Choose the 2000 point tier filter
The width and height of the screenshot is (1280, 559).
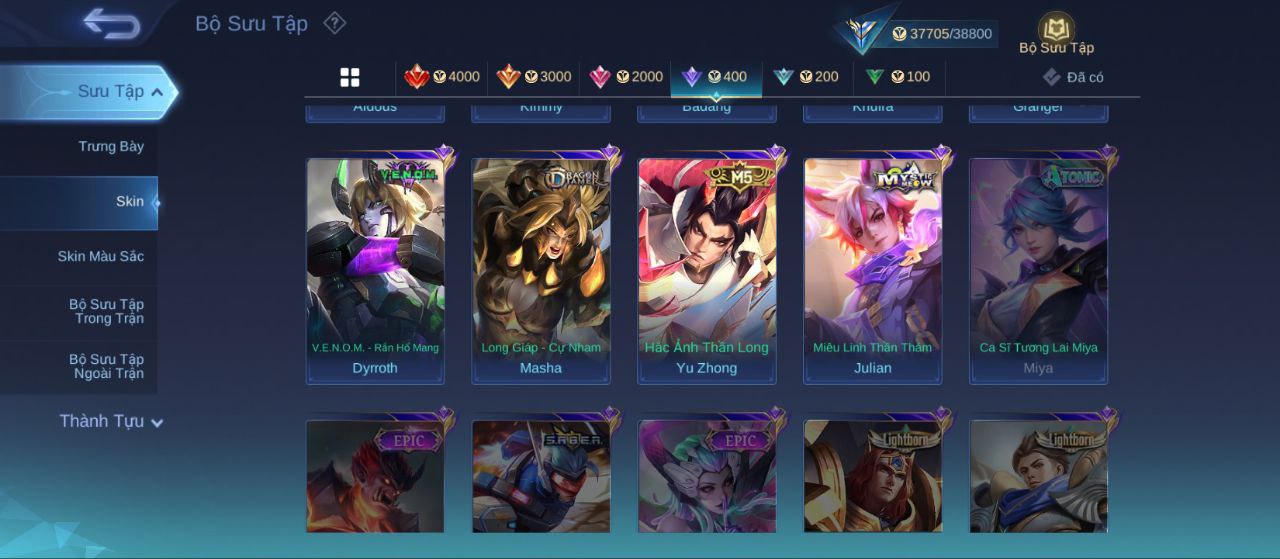tap(626, 77)
